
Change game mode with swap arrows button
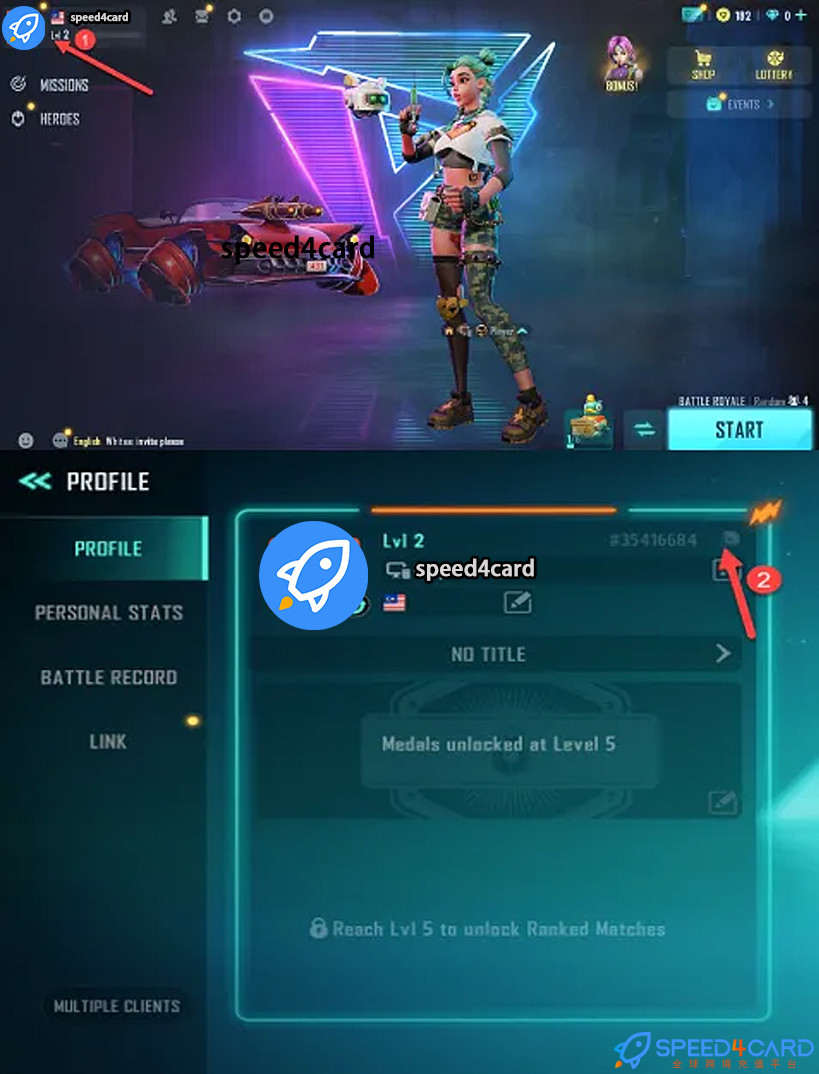coord(644,430)
